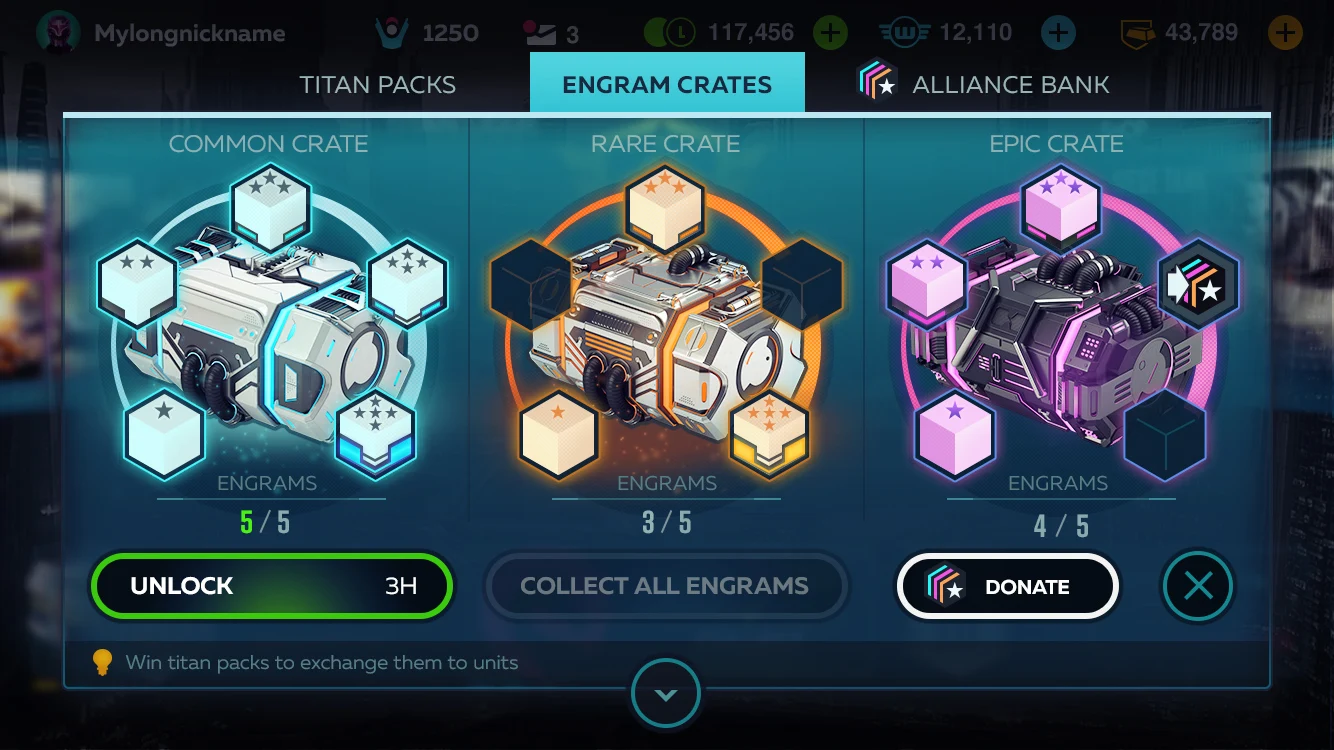Expand the panel with the down arrow
1334x750 pixels.
coord(666,693)
